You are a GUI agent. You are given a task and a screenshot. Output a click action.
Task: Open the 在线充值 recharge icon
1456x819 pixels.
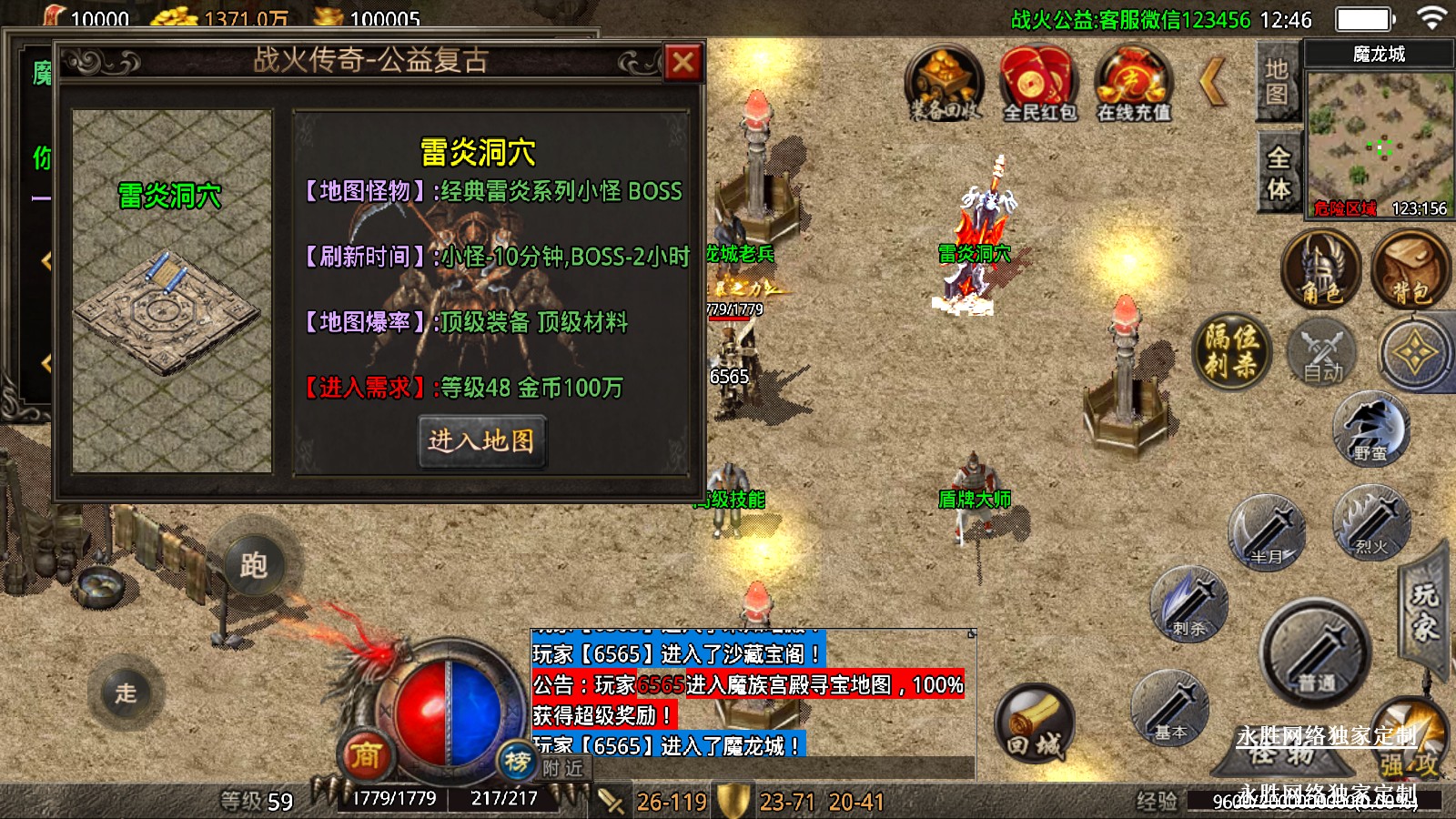[1133, 84]
